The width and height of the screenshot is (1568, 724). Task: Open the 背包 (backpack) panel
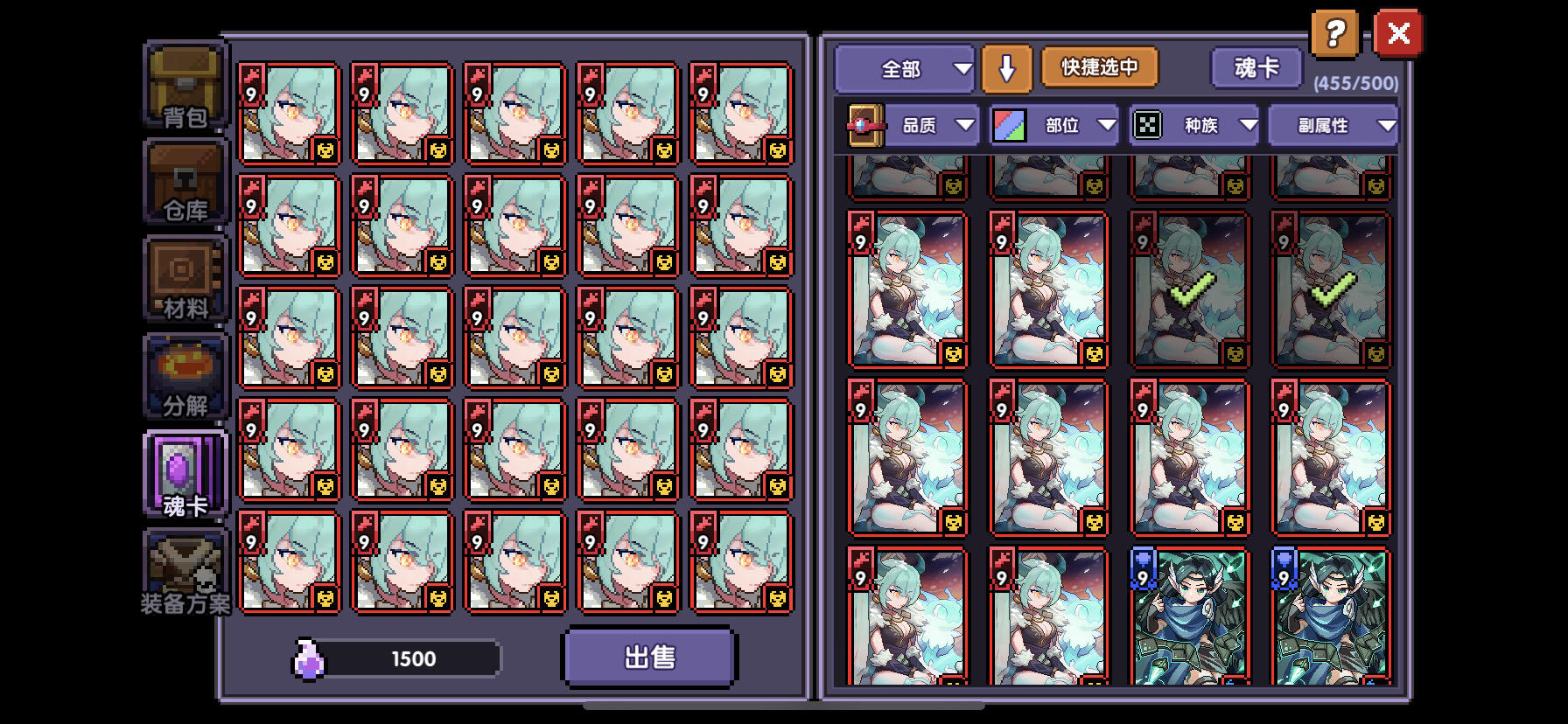point(183,87)
